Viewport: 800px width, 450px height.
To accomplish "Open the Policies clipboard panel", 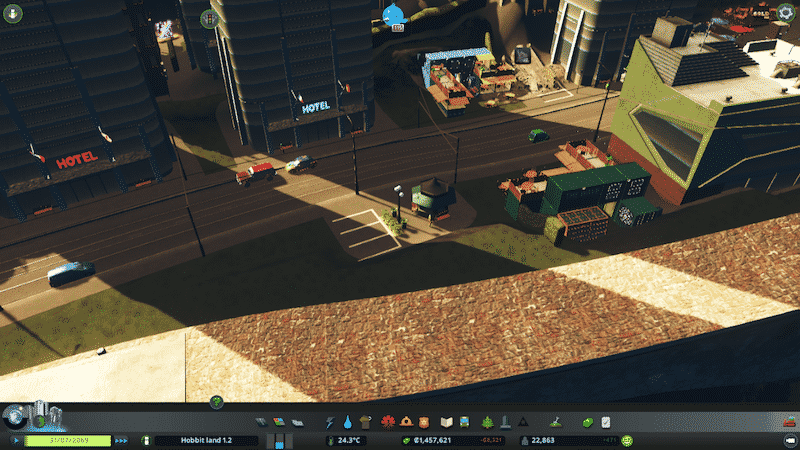I will [x=605, y=423].
